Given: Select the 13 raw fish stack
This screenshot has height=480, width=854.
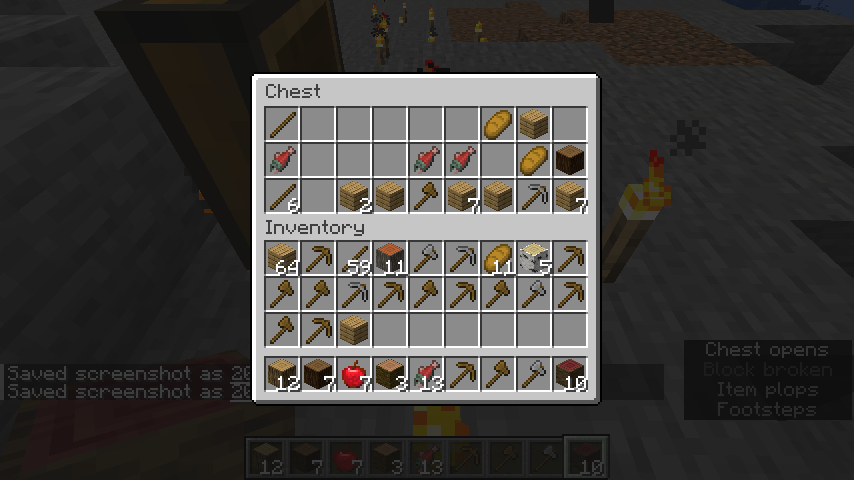Looking at the screenshot, I should pos(426,375).
